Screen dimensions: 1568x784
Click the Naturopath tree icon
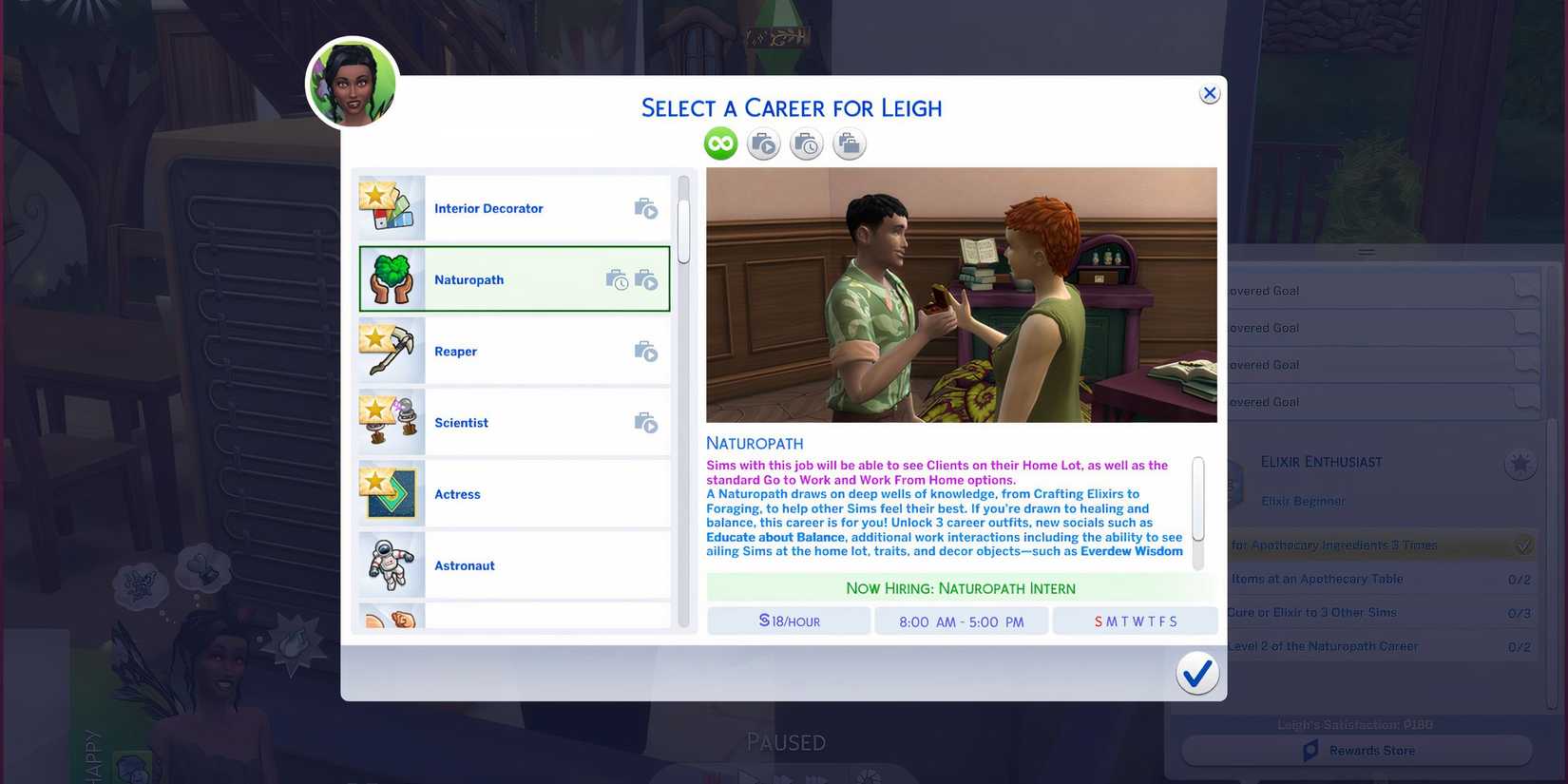coord(390,278)
